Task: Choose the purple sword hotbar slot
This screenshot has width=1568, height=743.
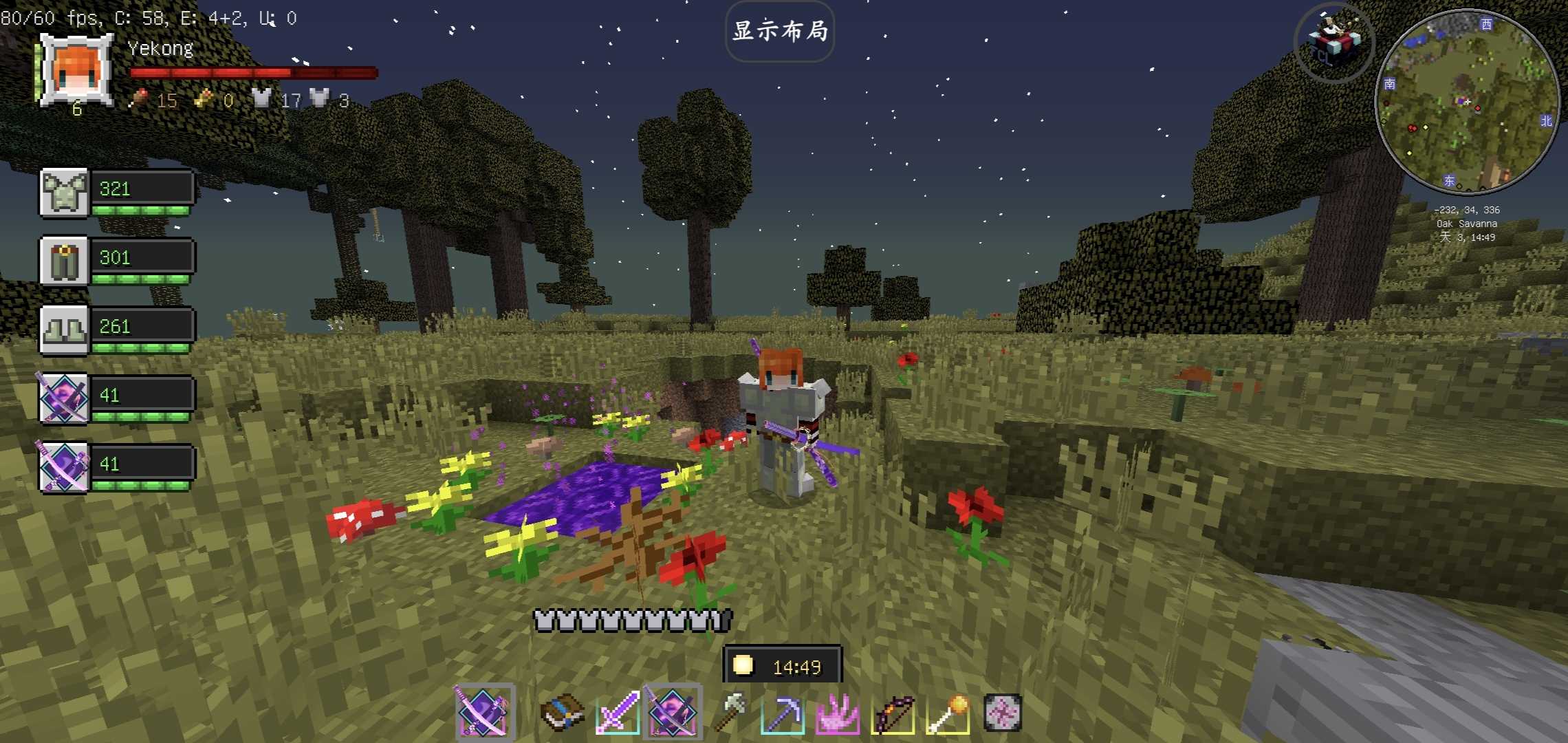Action: pos(618,713)
